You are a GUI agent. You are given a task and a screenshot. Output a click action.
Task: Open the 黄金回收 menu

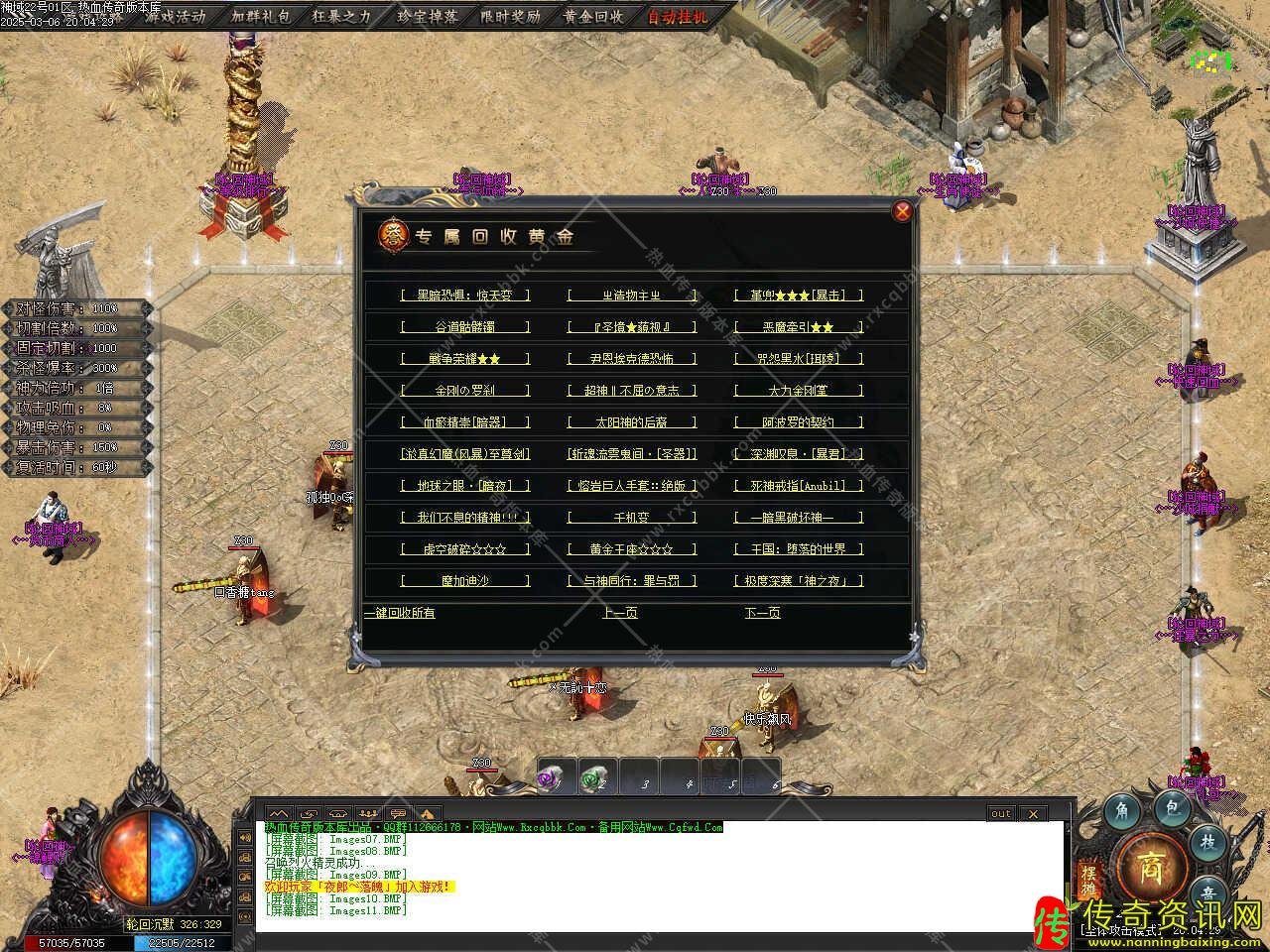[x=593, y=16]
